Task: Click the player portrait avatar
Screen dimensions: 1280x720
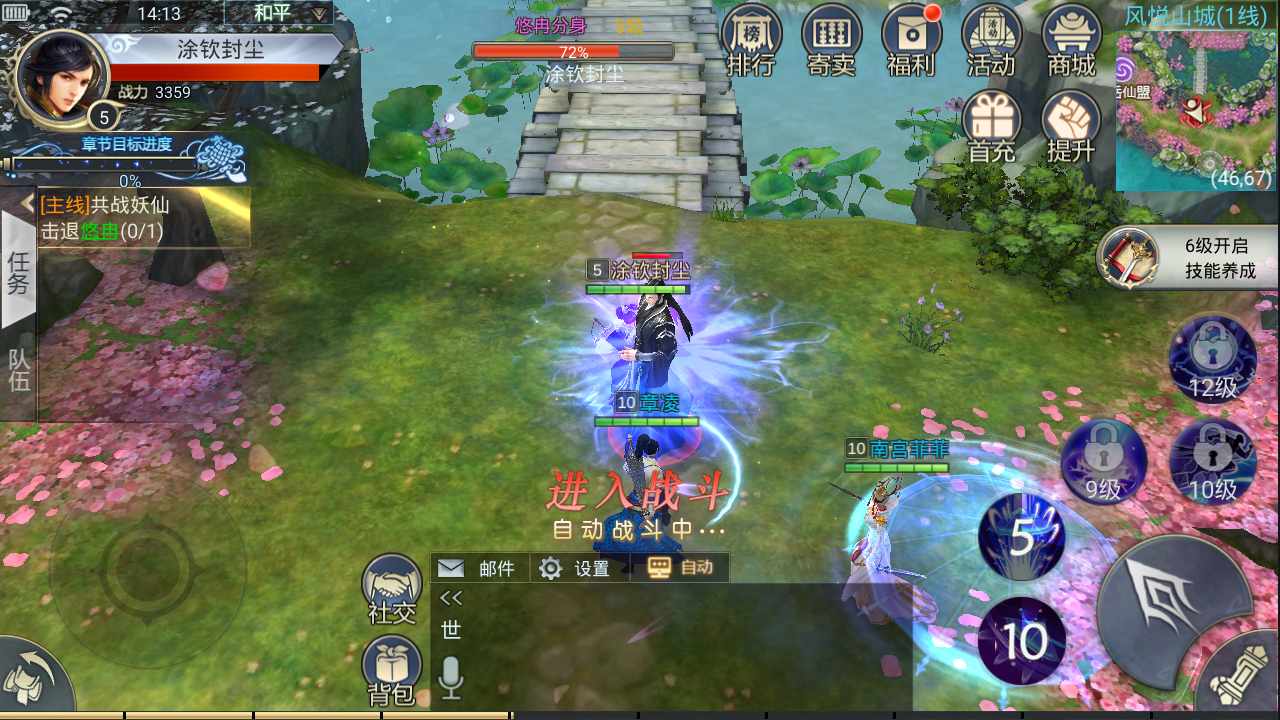Action: (x=60, y=75)
